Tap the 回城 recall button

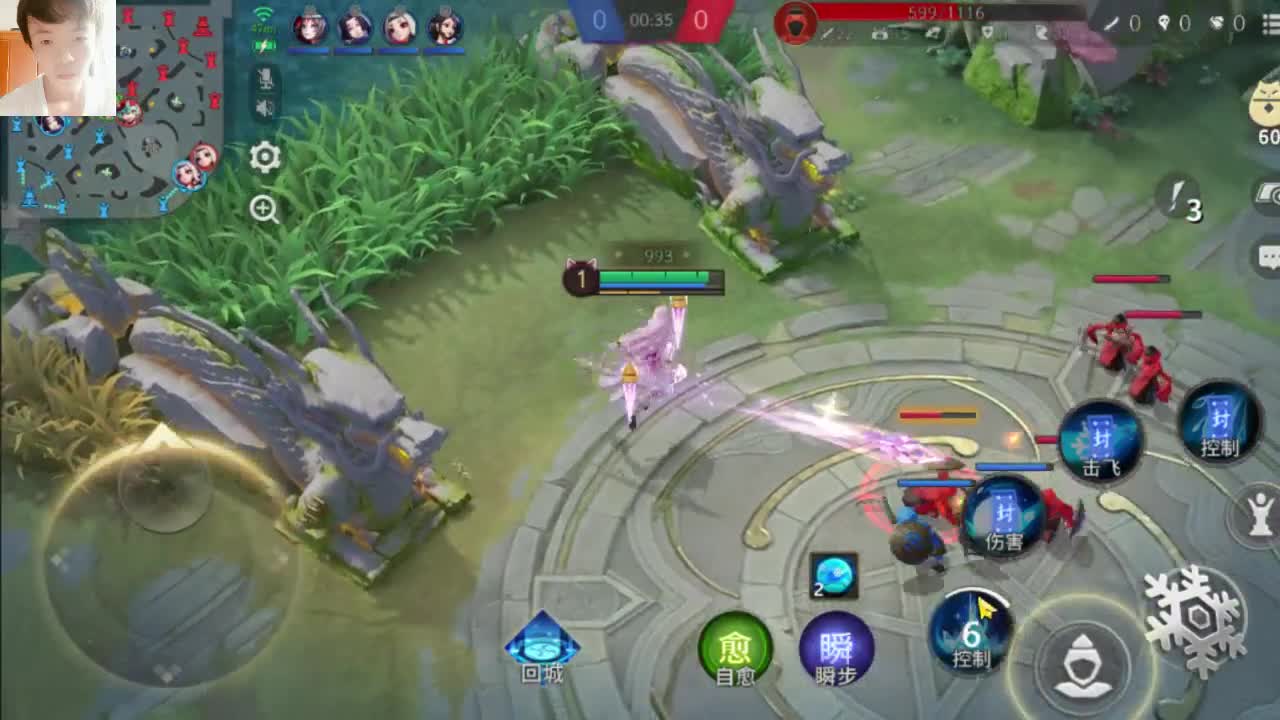[x=540, y=648]
